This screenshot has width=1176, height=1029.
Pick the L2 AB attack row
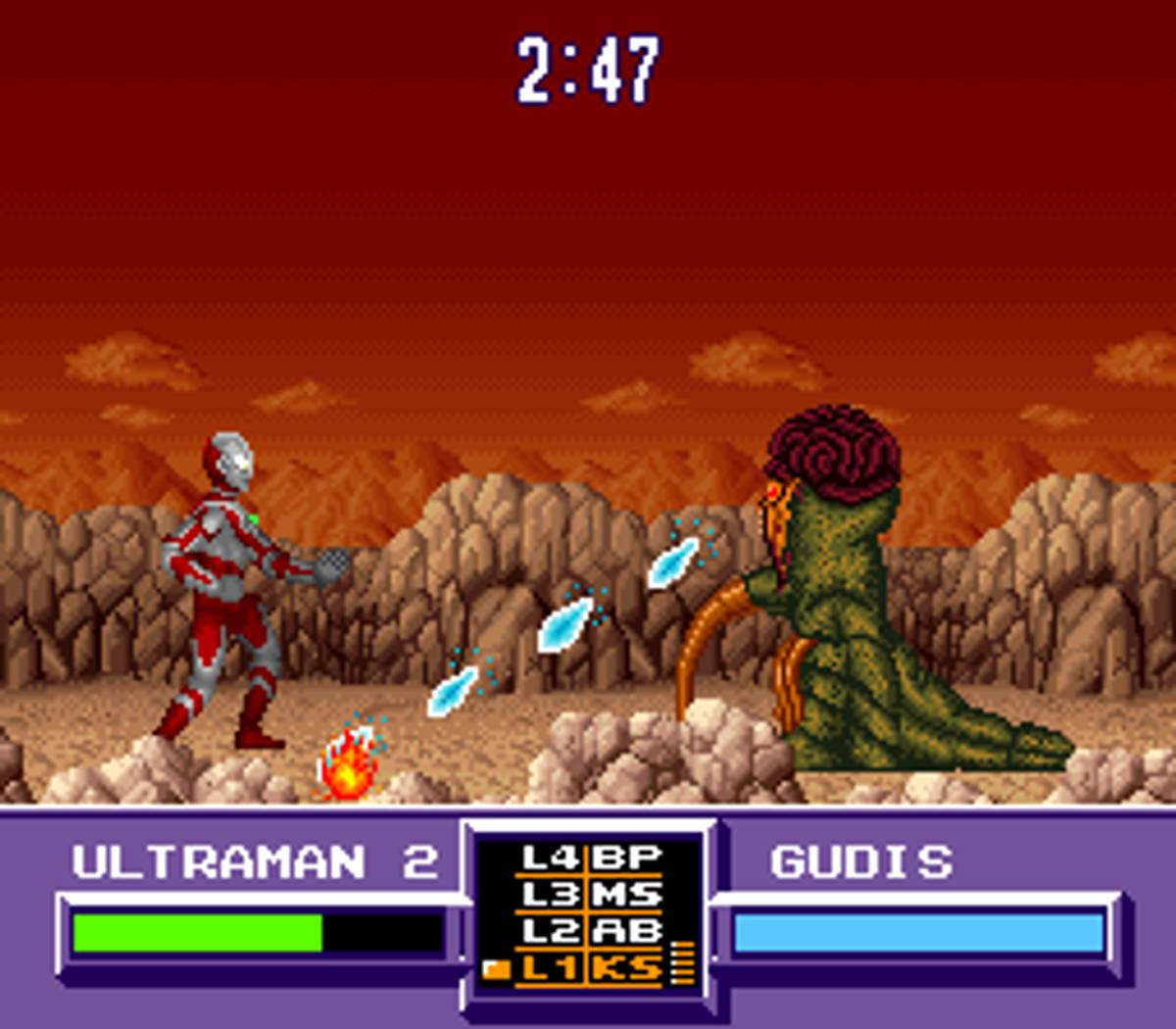(591, 931)
